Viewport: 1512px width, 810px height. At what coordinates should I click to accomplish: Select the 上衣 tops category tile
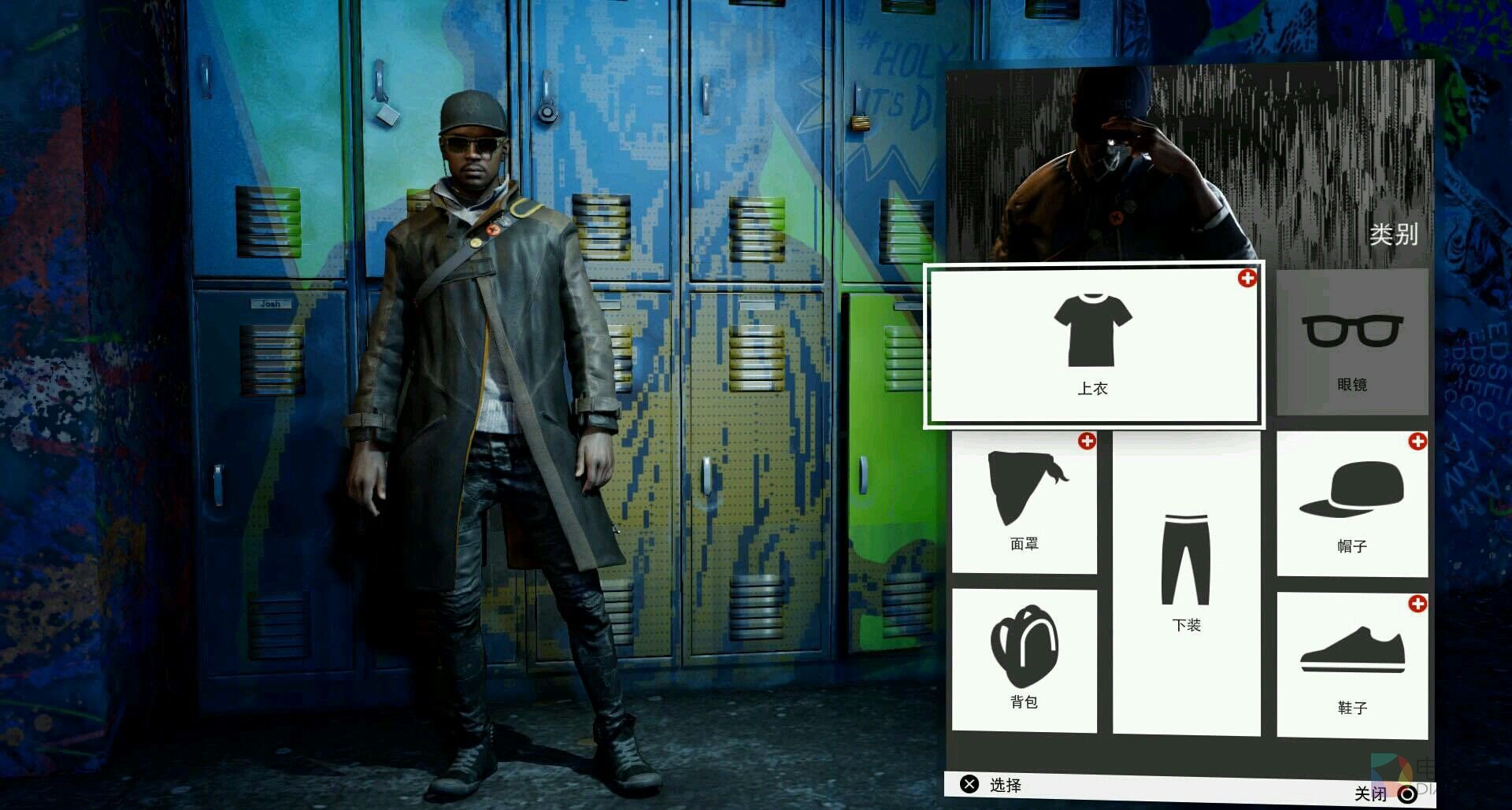(1093, 345)
